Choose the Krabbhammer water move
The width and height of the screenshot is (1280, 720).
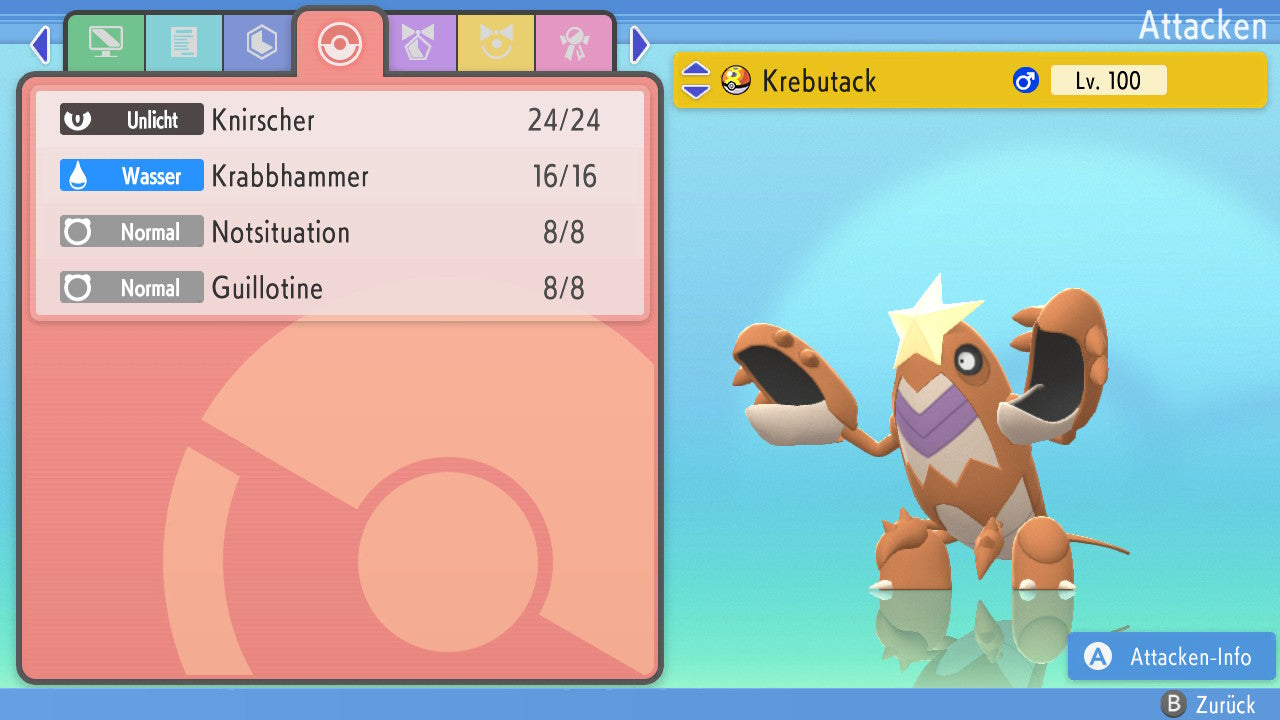click(x=340, y=177)
